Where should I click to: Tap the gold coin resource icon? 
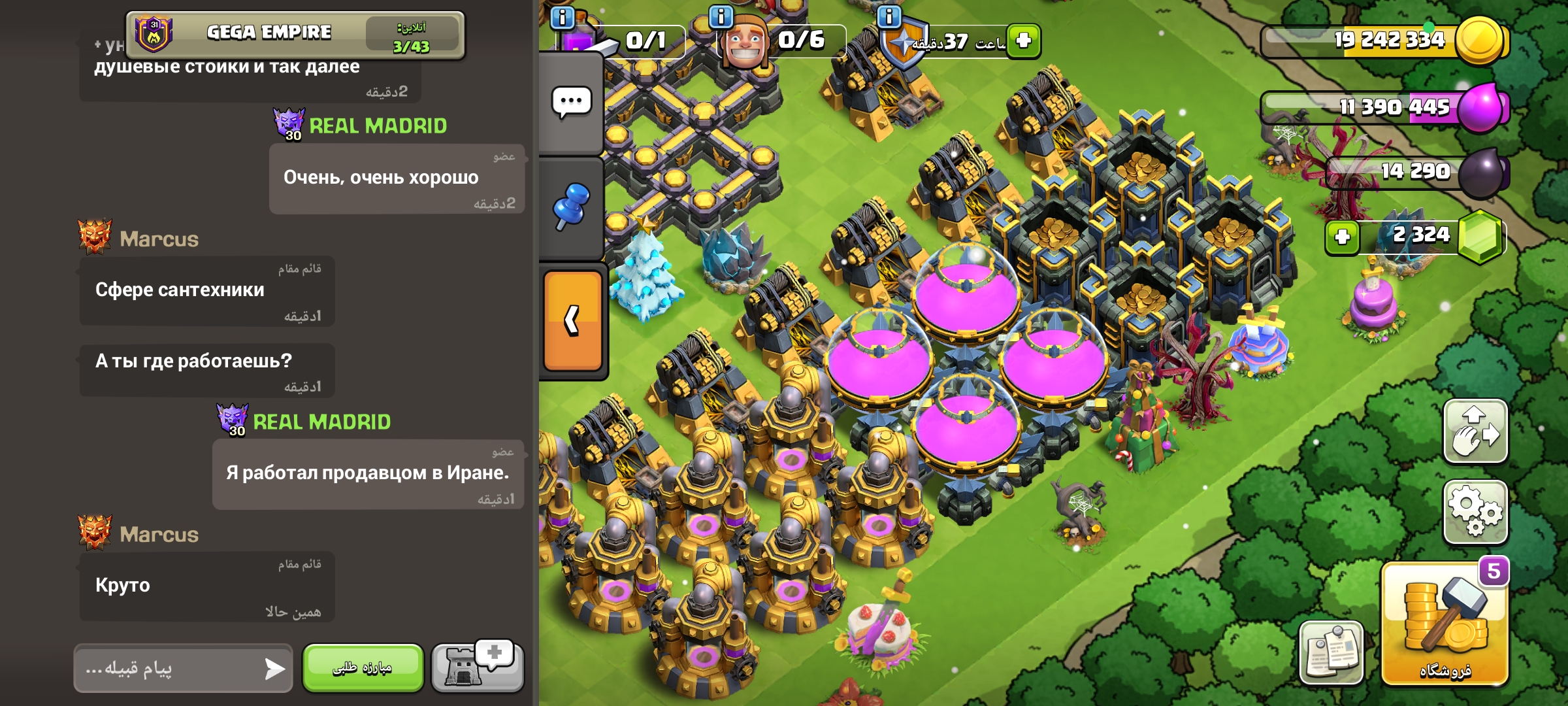coord(1480,39)
